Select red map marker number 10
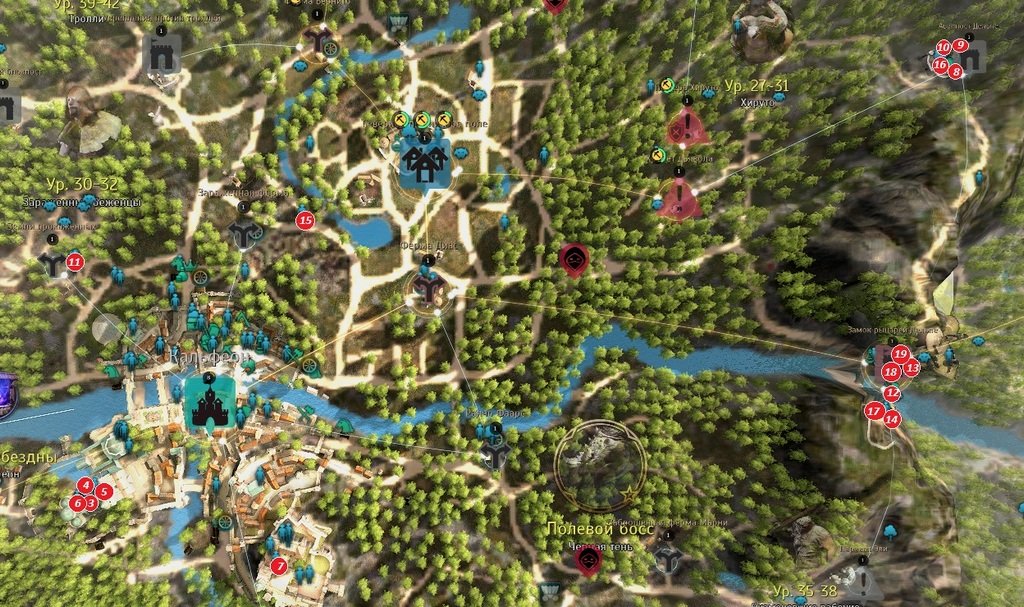 (x=943, y=47)
